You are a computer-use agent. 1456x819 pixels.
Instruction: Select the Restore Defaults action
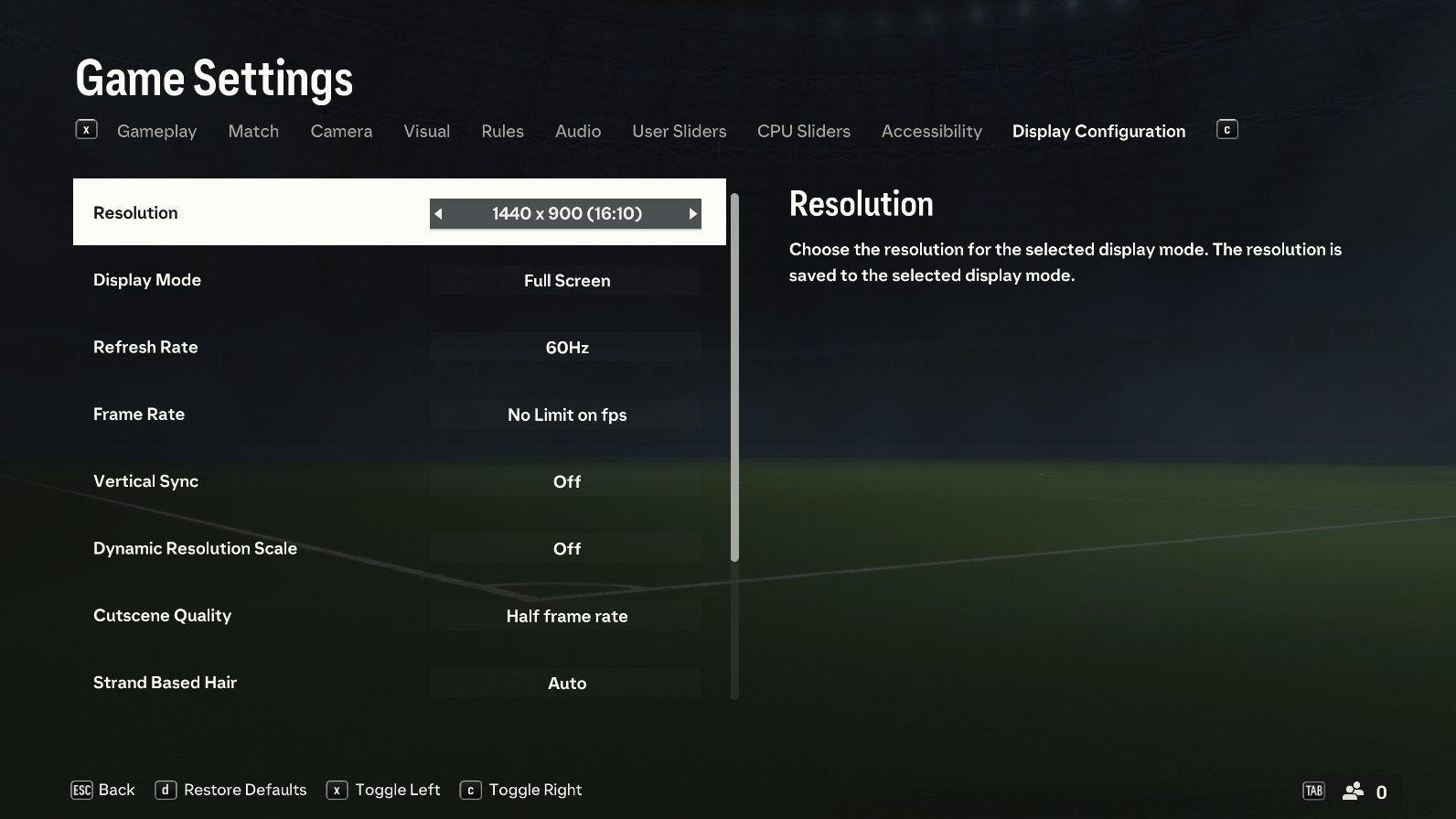[243, 789]
